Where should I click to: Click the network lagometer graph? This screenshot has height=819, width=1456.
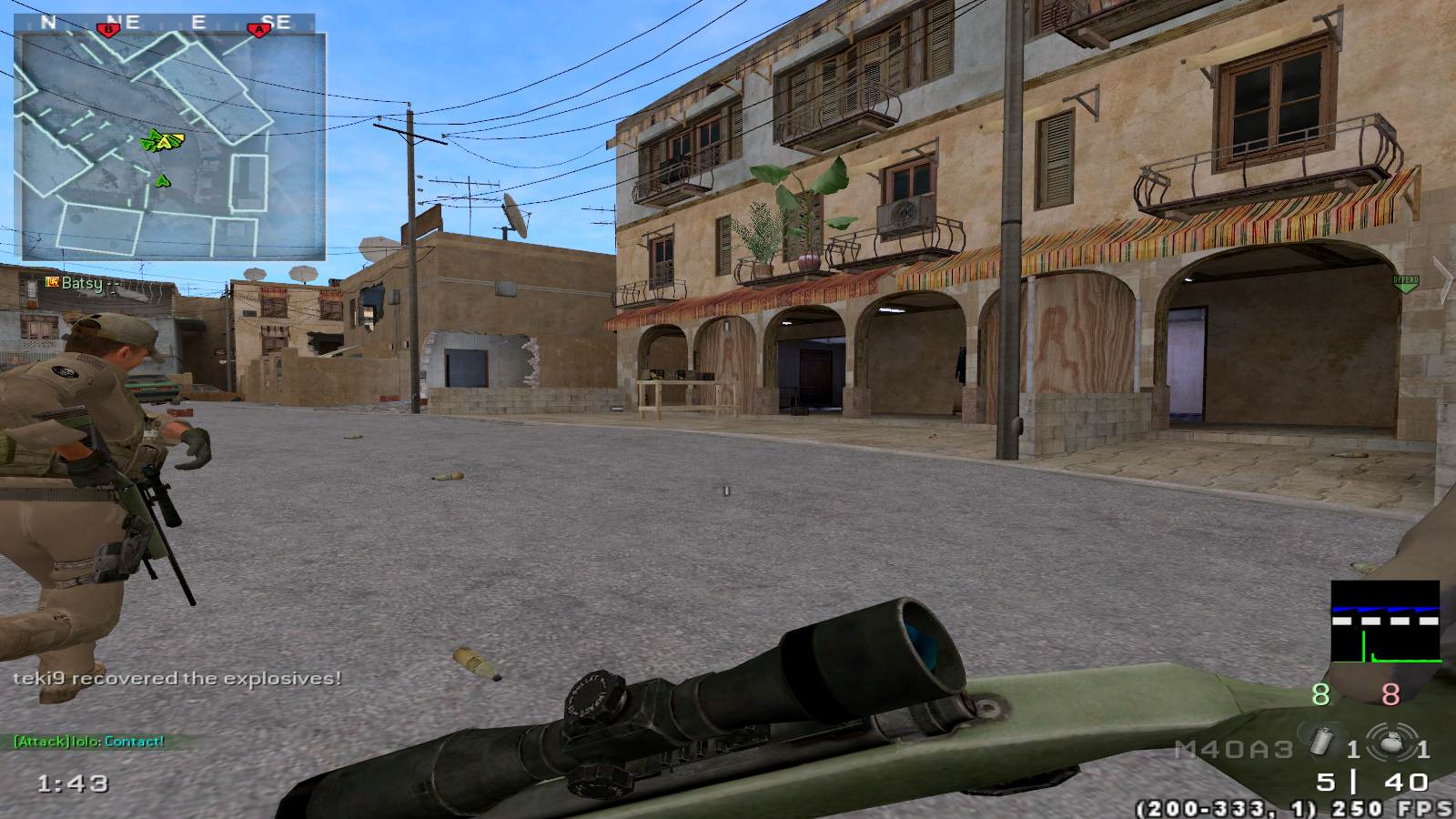point(1385,621)
